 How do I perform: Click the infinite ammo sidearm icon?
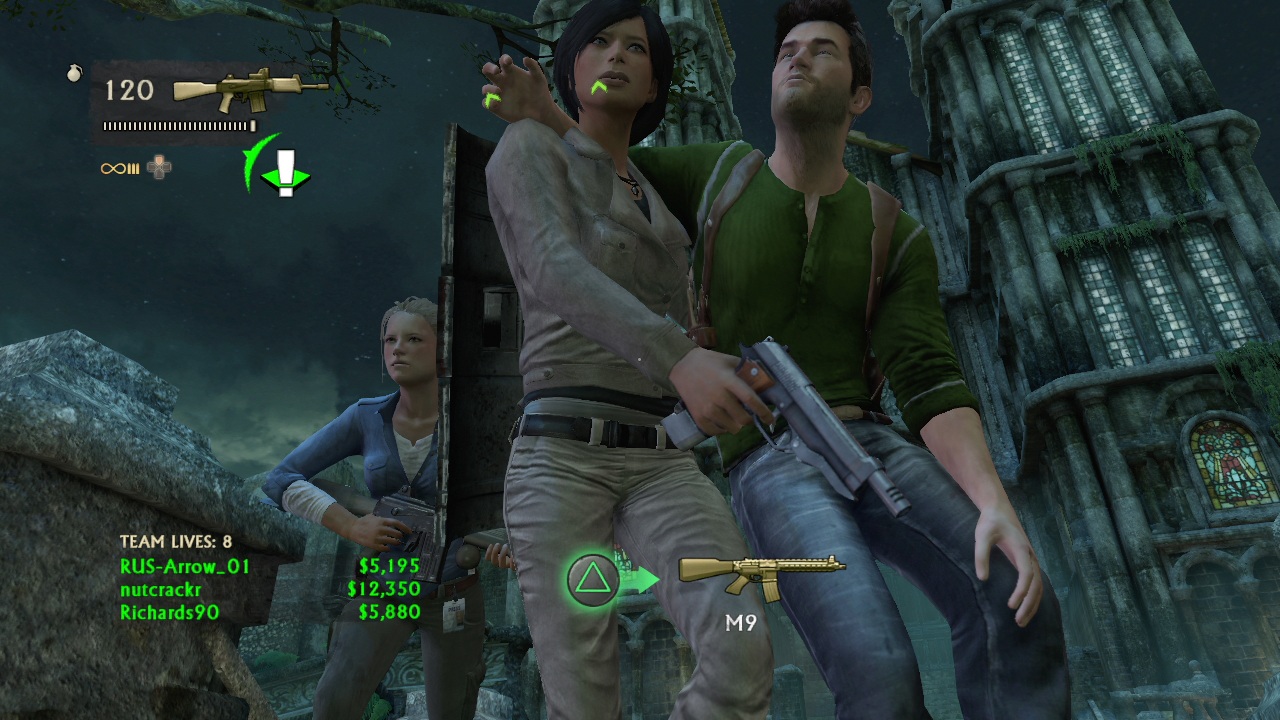point(120,168)
